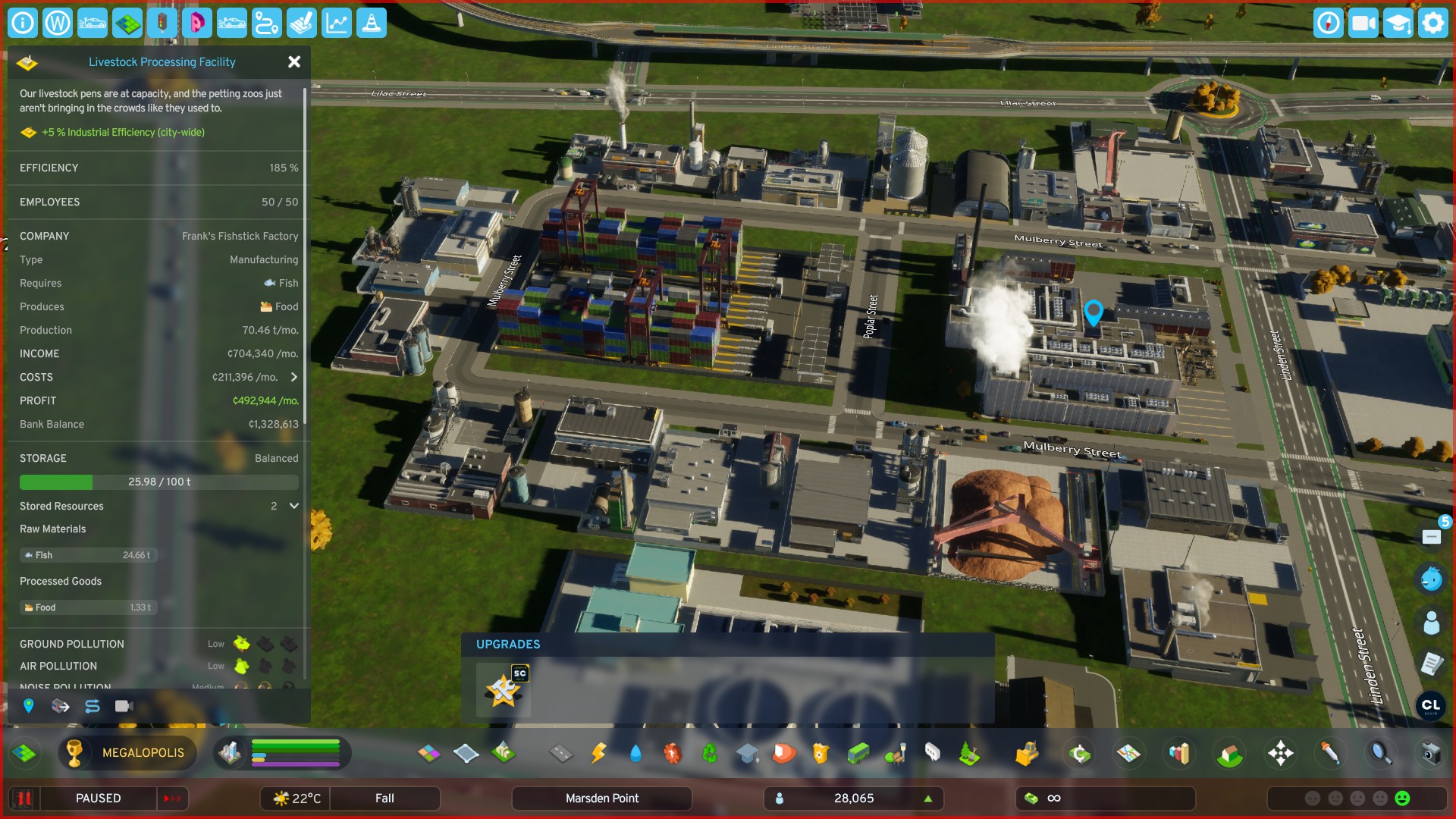Screen dimensions: 1456x819
Task: Open the Electricity build menu
Action: point(598,753)
